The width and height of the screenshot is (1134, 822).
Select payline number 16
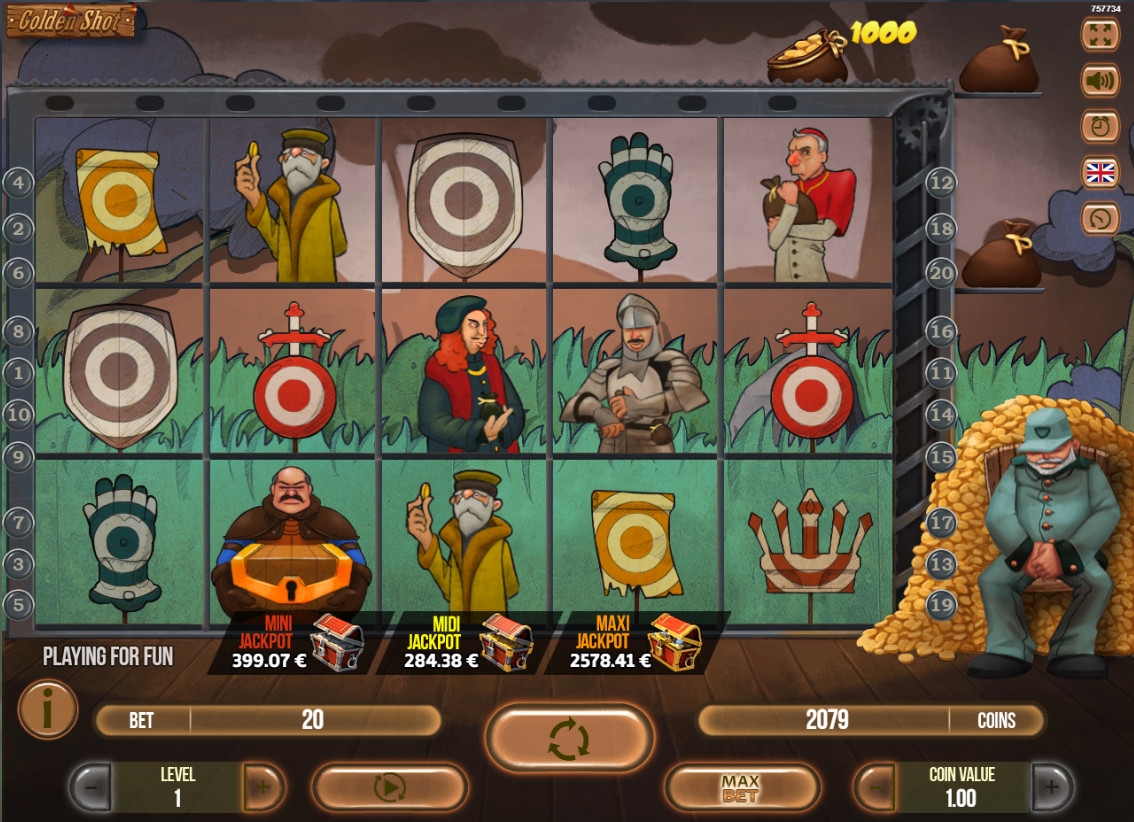point(942,330)
